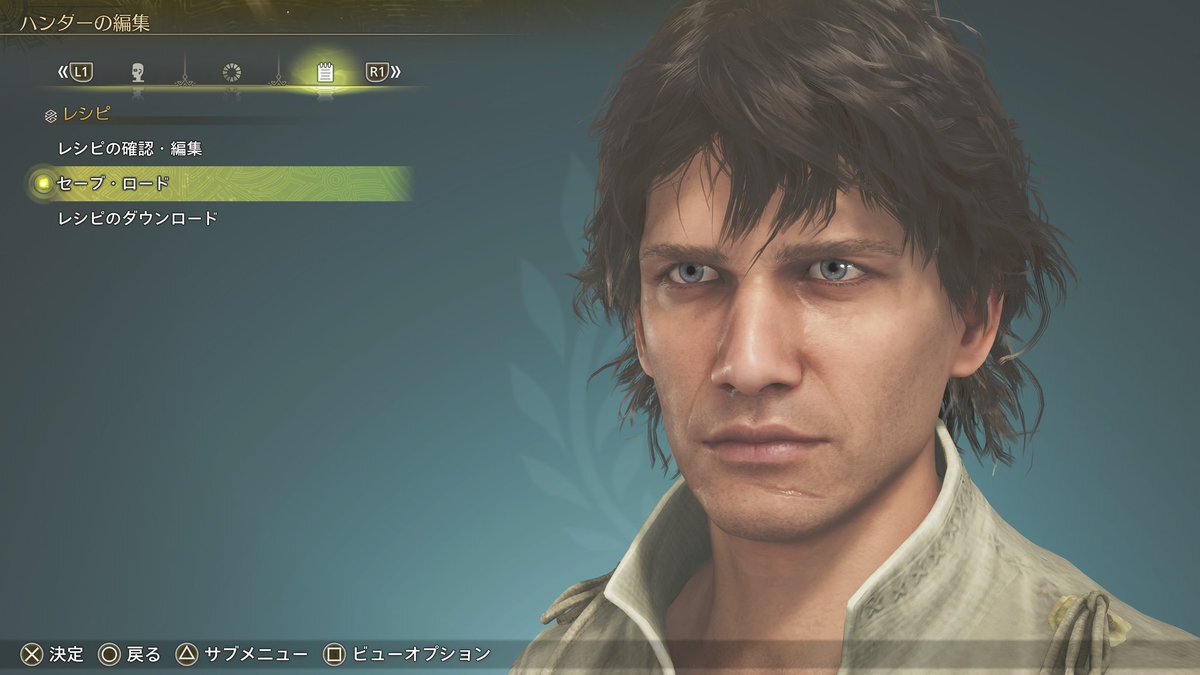Choose レシピのダウンロード entry
The height and width of the screenshot is (675, 1200).
click(138, 218)
